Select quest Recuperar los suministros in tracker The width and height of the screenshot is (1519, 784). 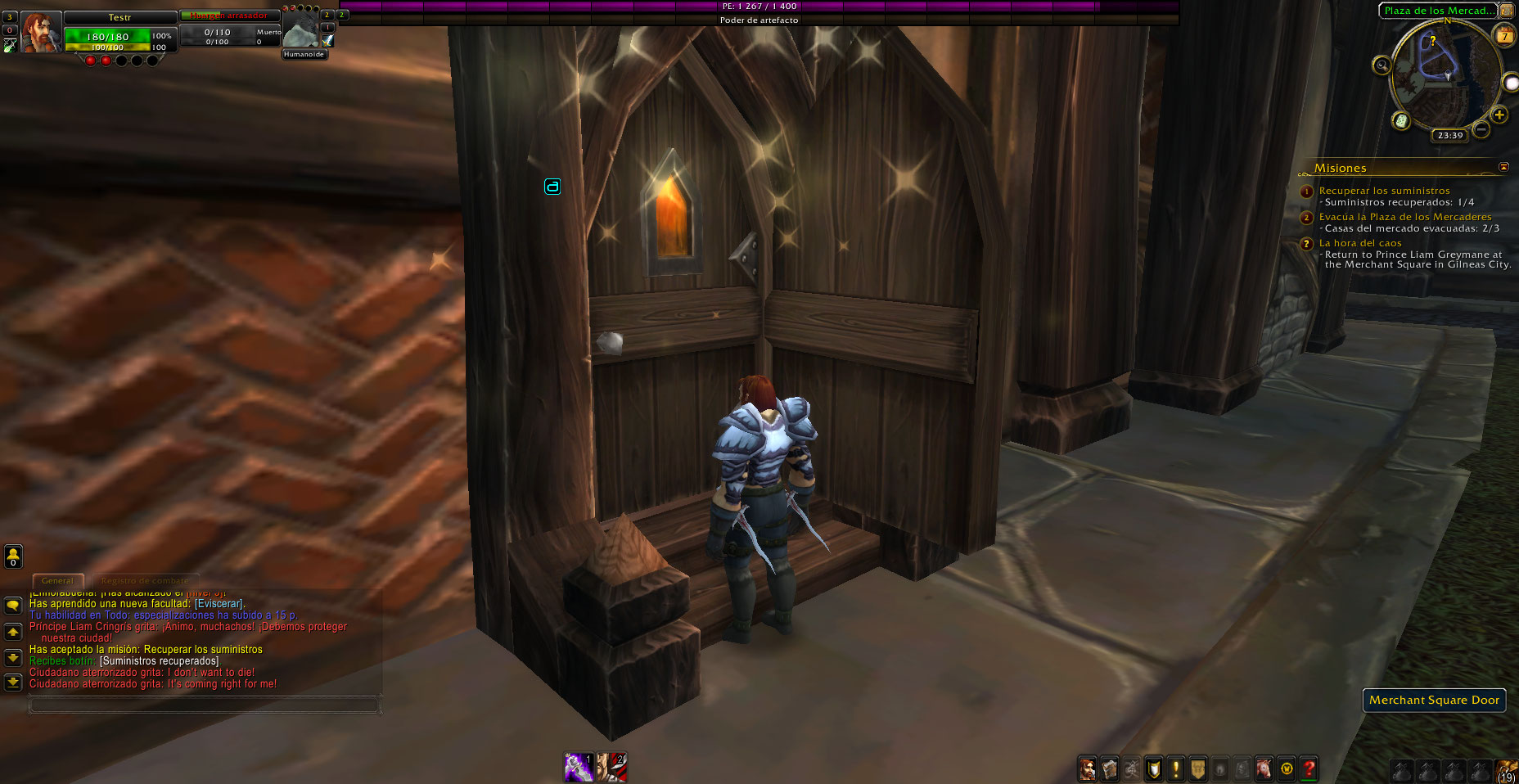tap(1384, 191)
